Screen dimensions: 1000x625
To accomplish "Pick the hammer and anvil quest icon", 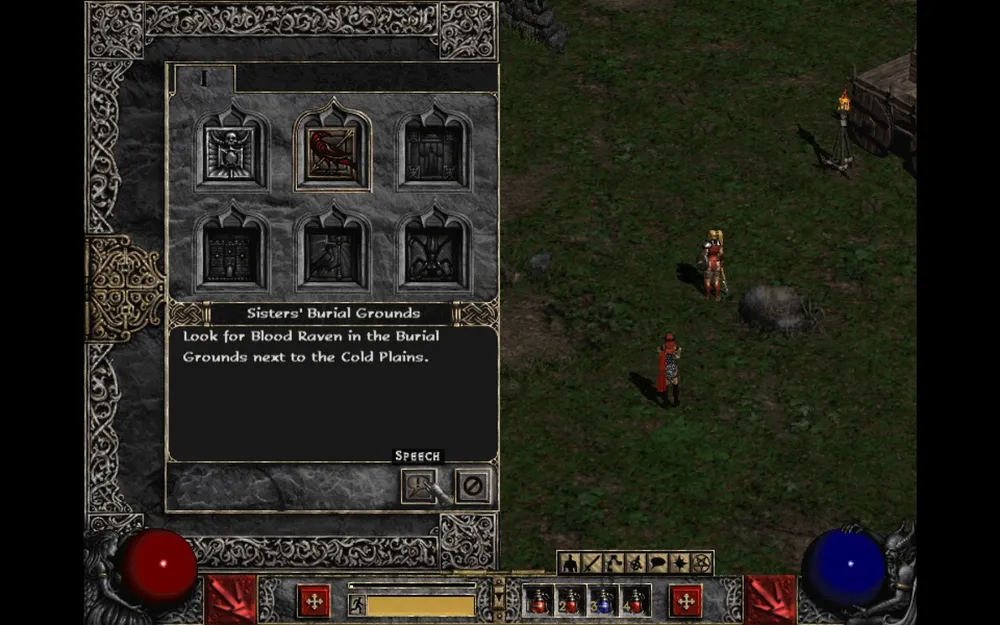I will (x=332, y=252).
